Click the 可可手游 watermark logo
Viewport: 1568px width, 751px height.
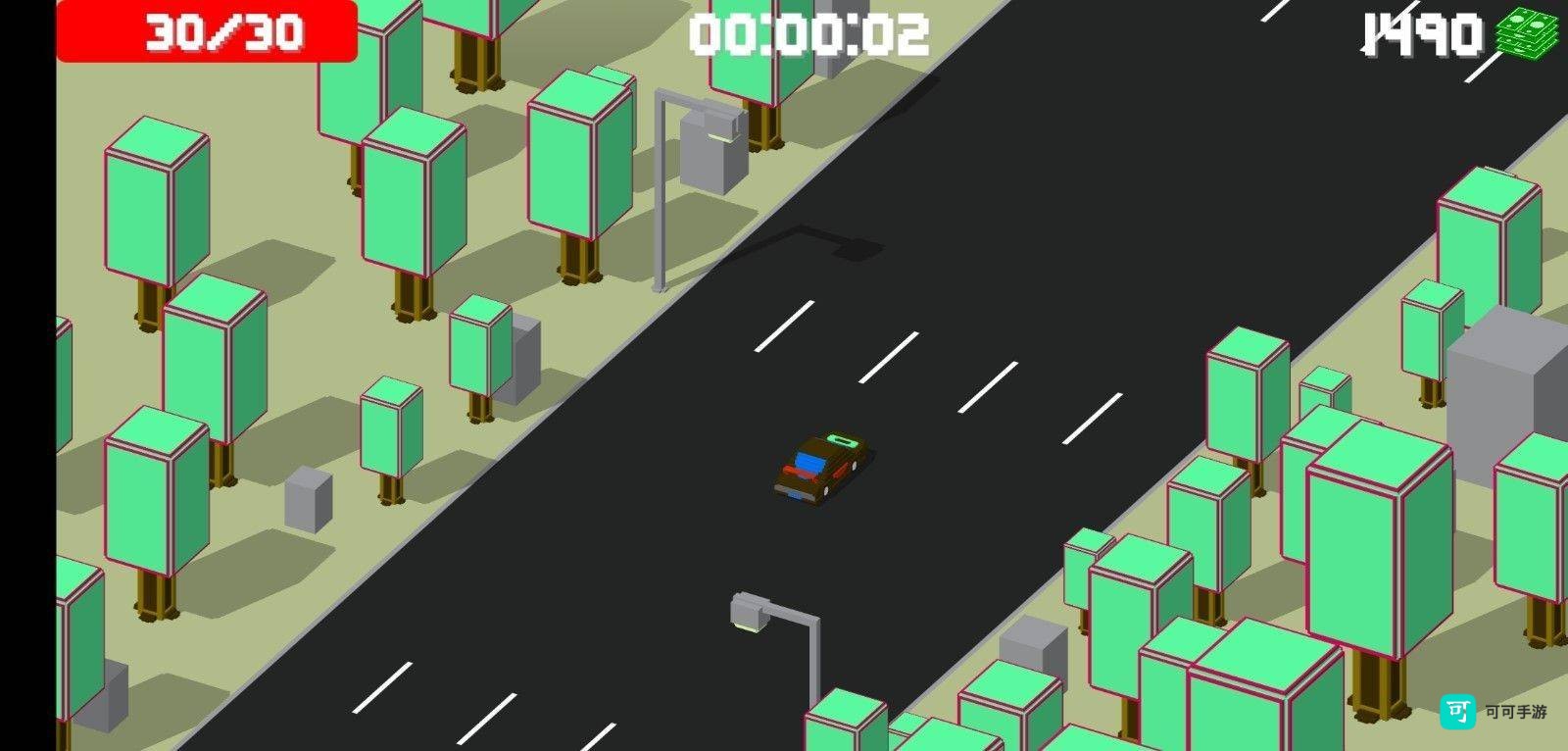[x=1456, y=712]
